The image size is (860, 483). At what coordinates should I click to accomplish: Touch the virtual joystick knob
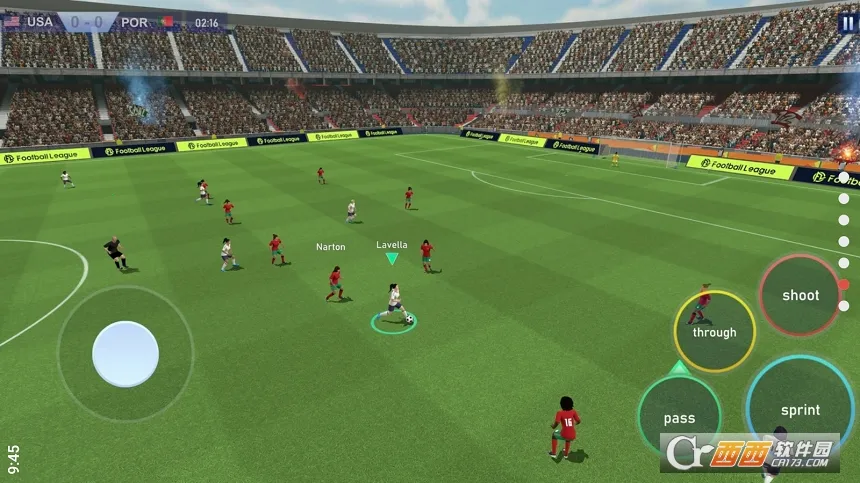coord(126,354)
